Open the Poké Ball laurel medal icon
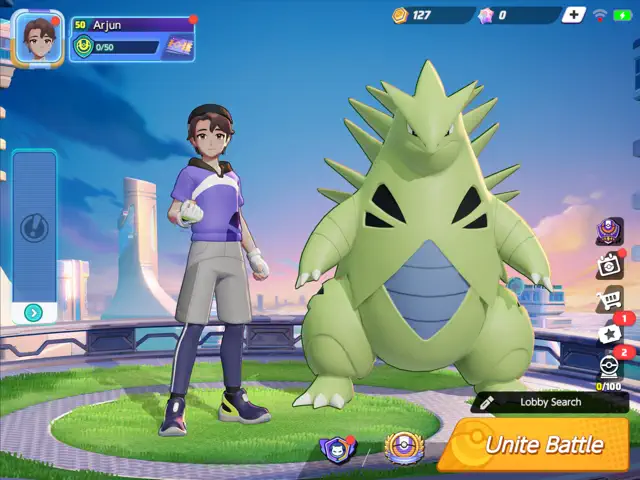The height and width of the screenshot is (480, 640). tap(403, 447)
